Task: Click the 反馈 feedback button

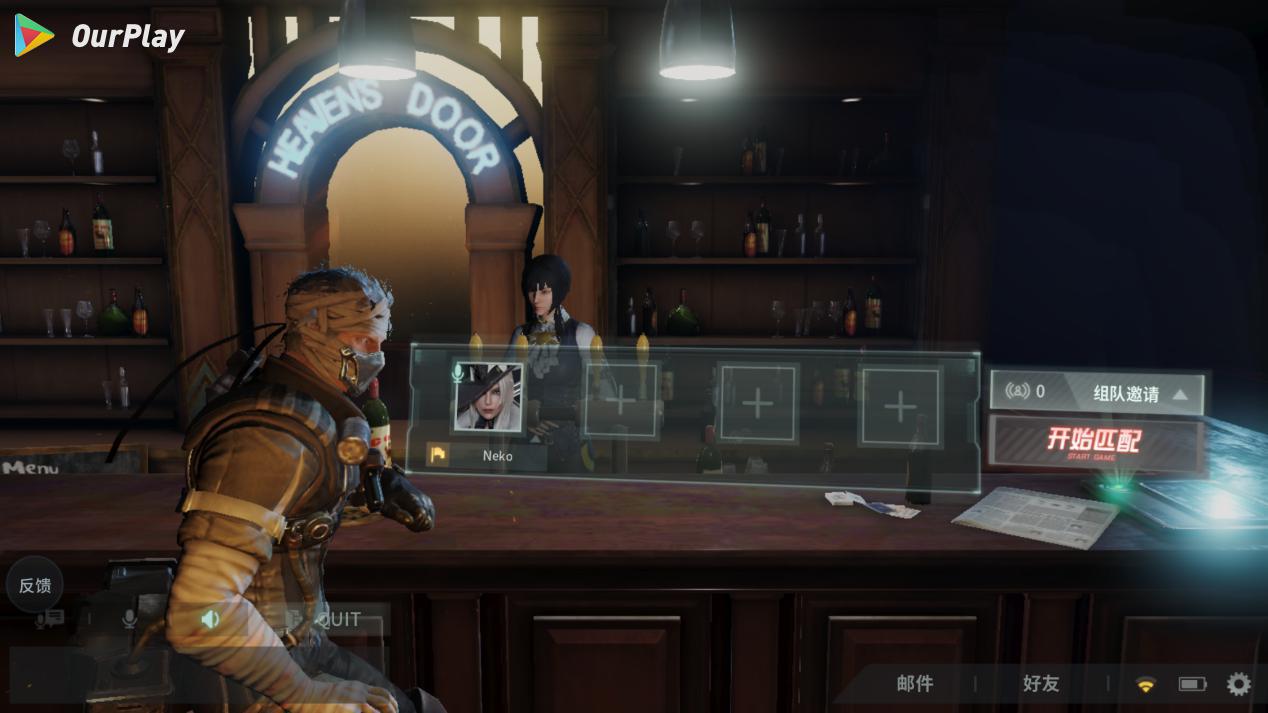Action: [35, 585]
